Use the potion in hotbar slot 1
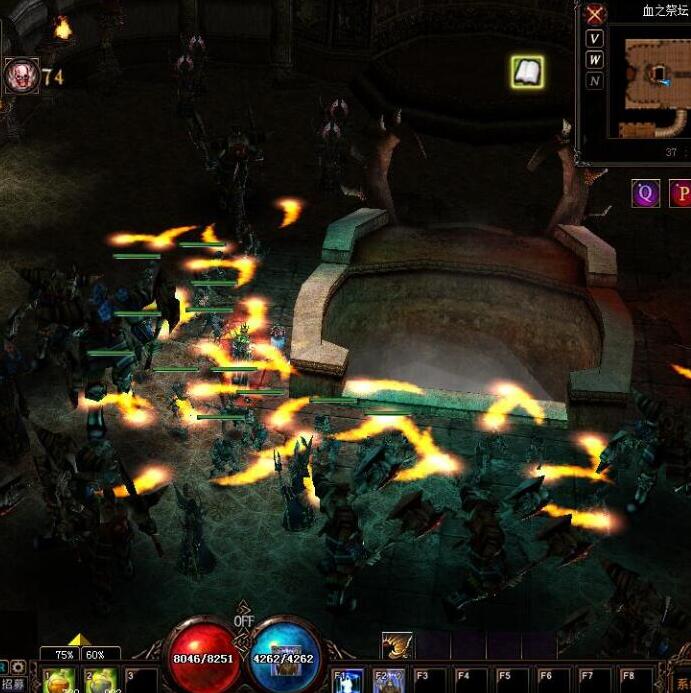Image resolution: width=691 pixels, height=693 pixels. (x=59, y=682)
